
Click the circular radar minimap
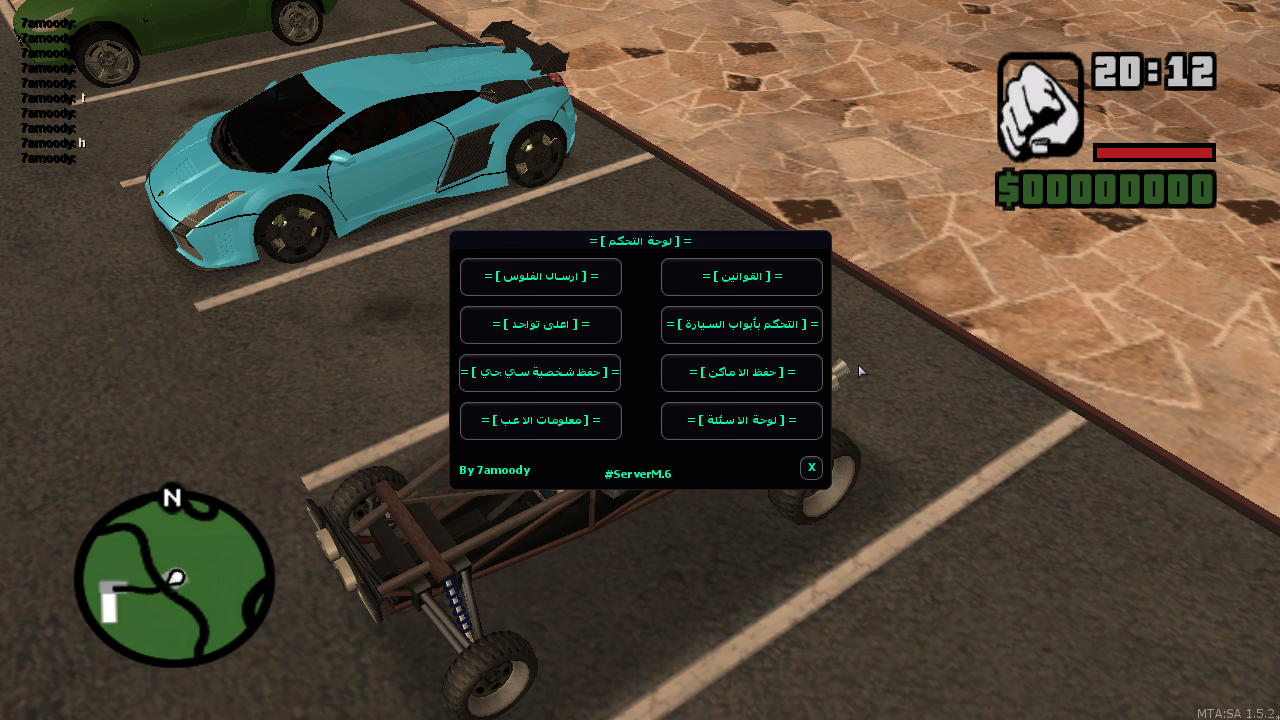[174, 580]
